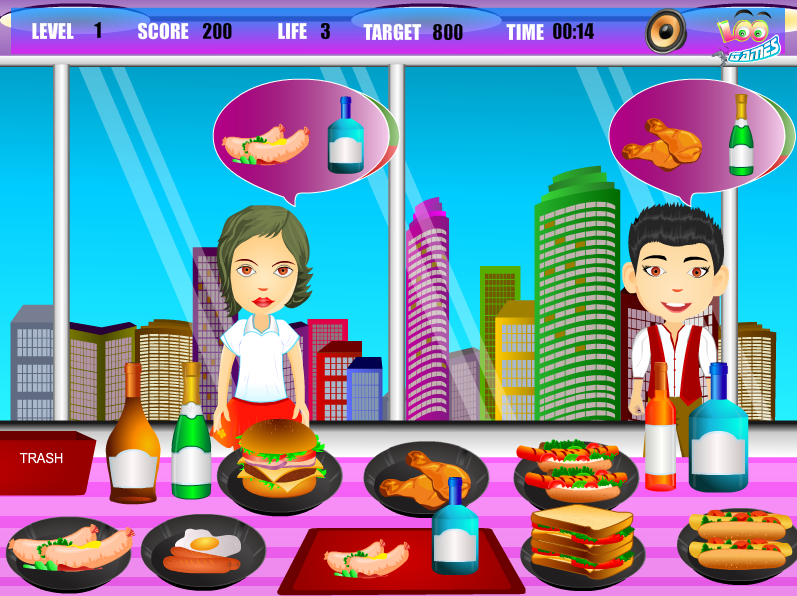Click the red TRASH bin

click(x=44, y=462)
